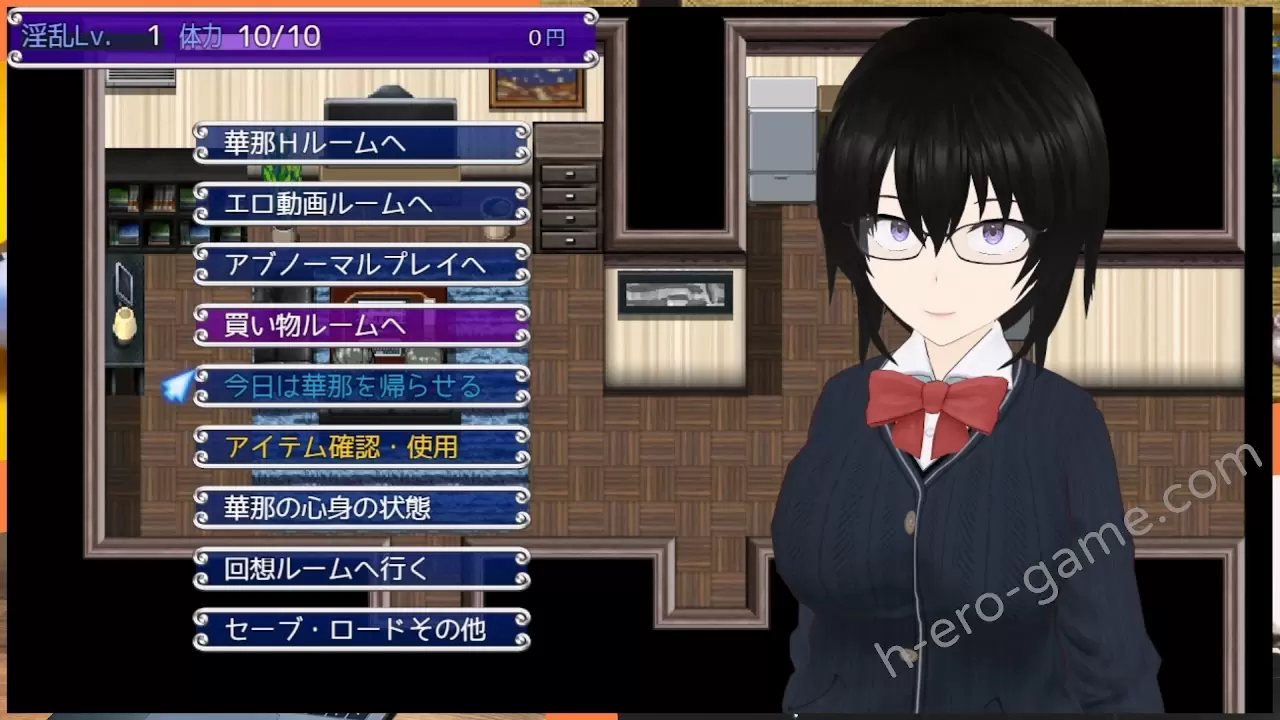1280x720 pixels.
Task: Open the アブノーマルプレイへ entry
Action: [361, 265]
